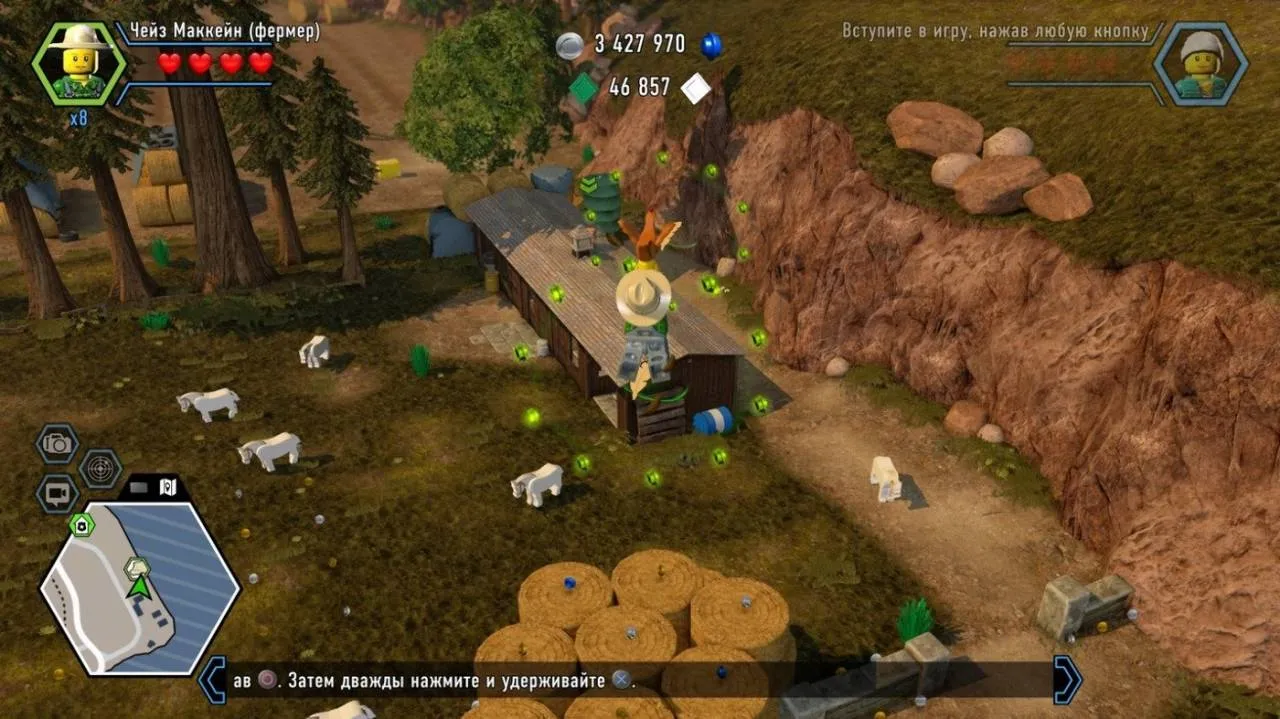Show the previous hint with left arrow

[213, 680]
